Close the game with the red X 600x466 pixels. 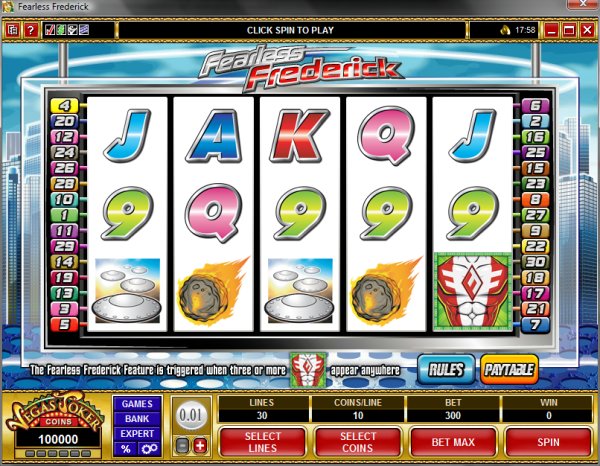pos(585,31)
